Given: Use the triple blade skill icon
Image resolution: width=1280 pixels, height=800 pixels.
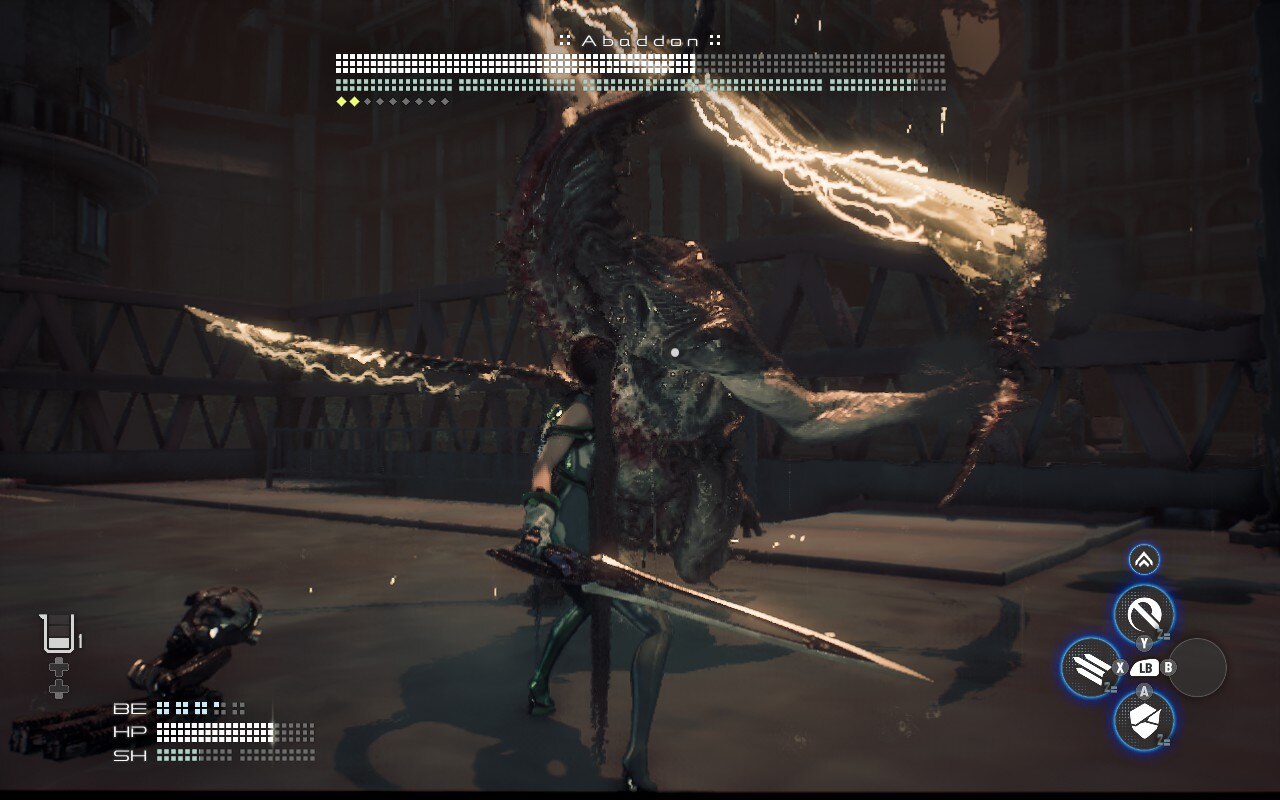Looking at the screenshot, I should 1090,667.
